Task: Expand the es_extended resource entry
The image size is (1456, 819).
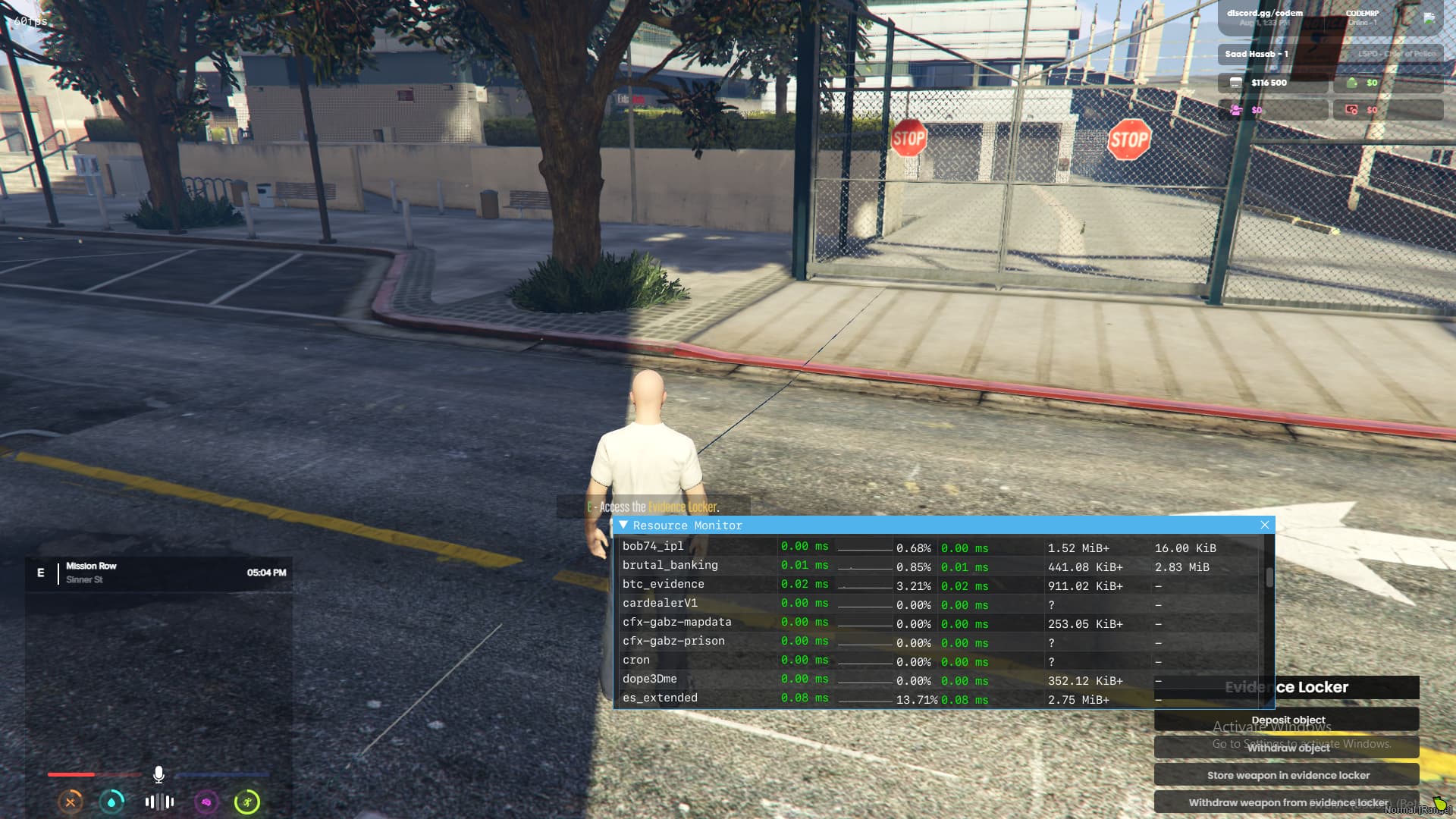Action: pyautogui.click(x=660, y=698)
